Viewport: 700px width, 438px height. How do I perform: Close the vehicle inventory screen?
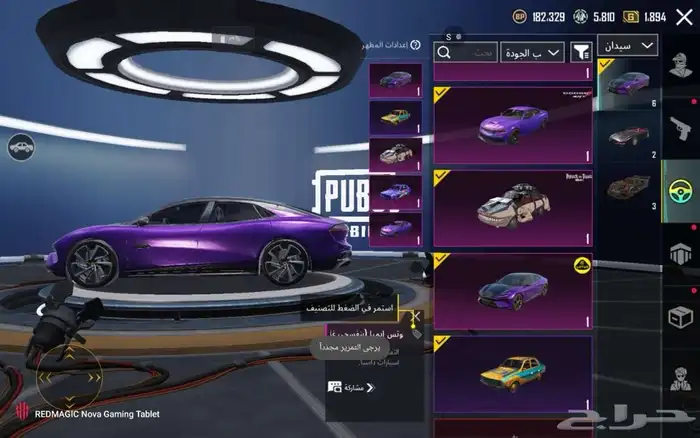[x=683, y=17]
